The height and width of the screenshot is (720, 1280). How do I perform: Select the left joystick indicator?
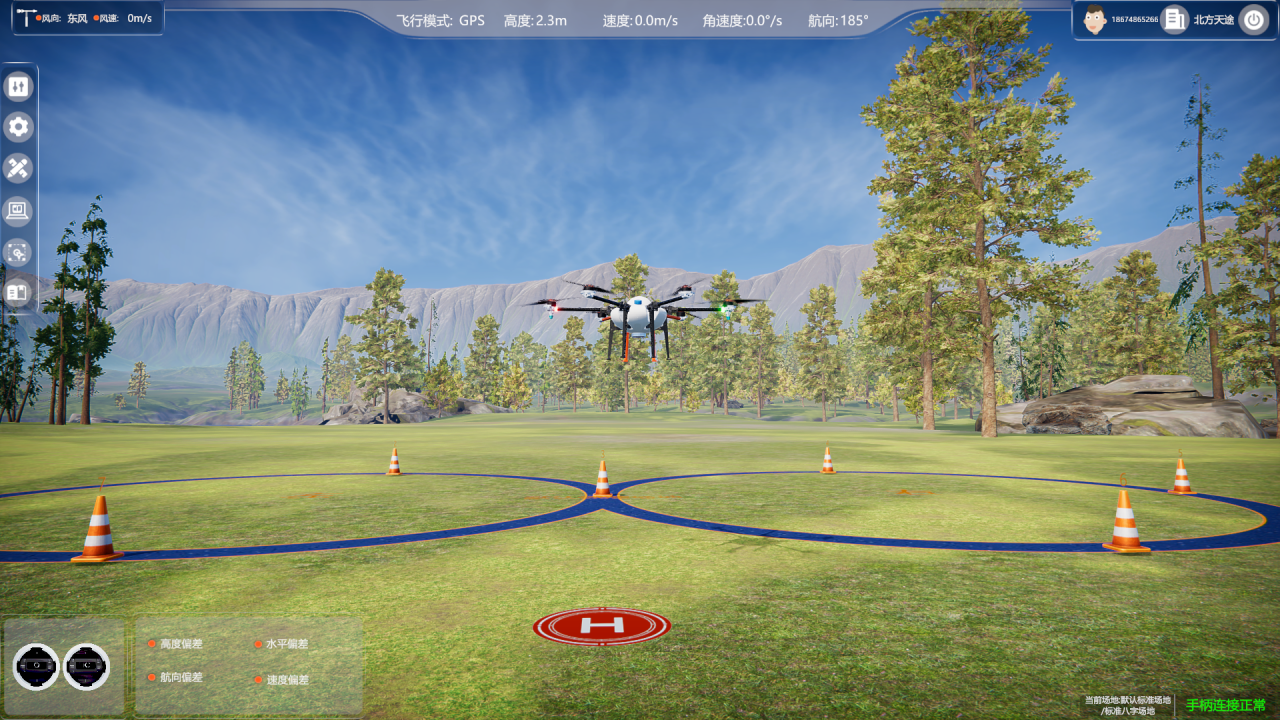(x=36, y=666)
